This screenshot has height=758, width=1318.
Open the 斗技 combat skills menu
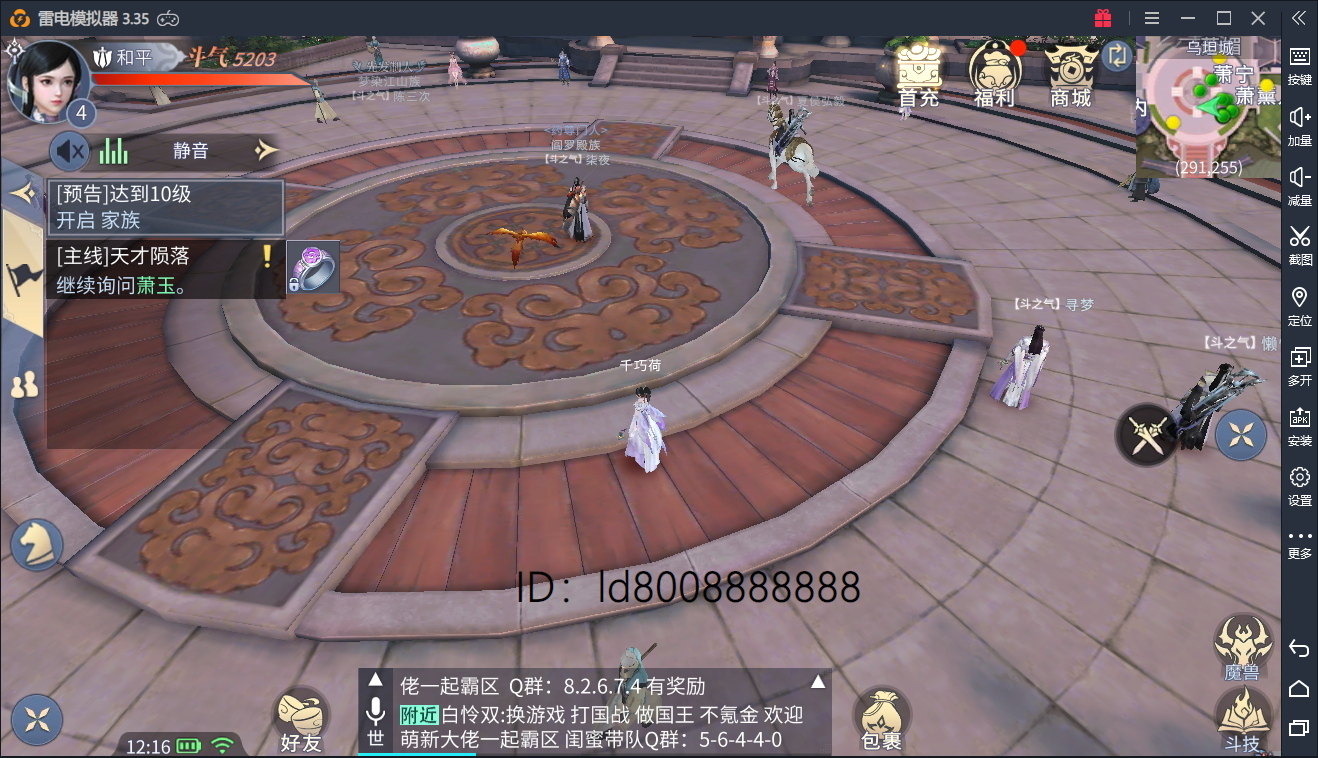[x=1243, y=718]
